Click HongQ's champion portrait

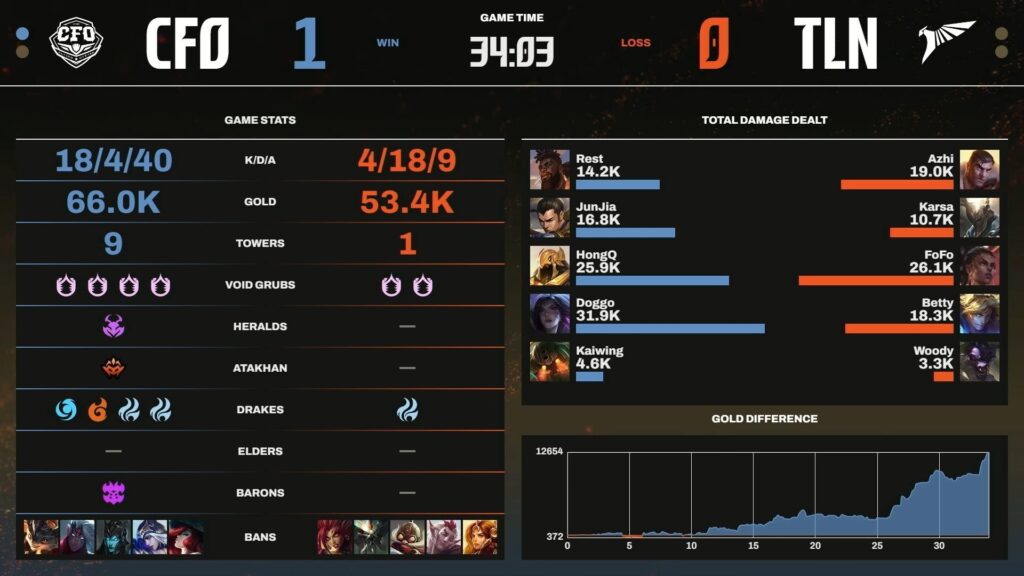pos(549,266)
